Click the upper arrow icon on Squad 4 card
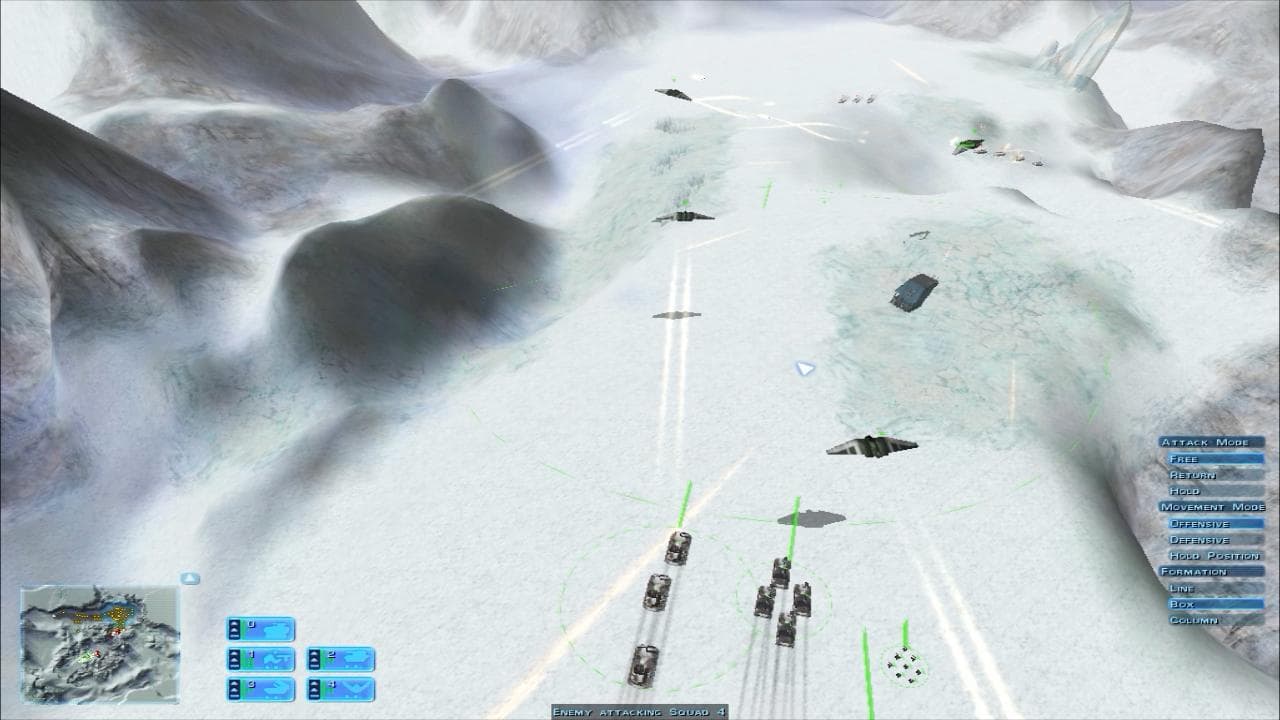The height and width of the screenshot is (720, 1280). pos(315,684)
